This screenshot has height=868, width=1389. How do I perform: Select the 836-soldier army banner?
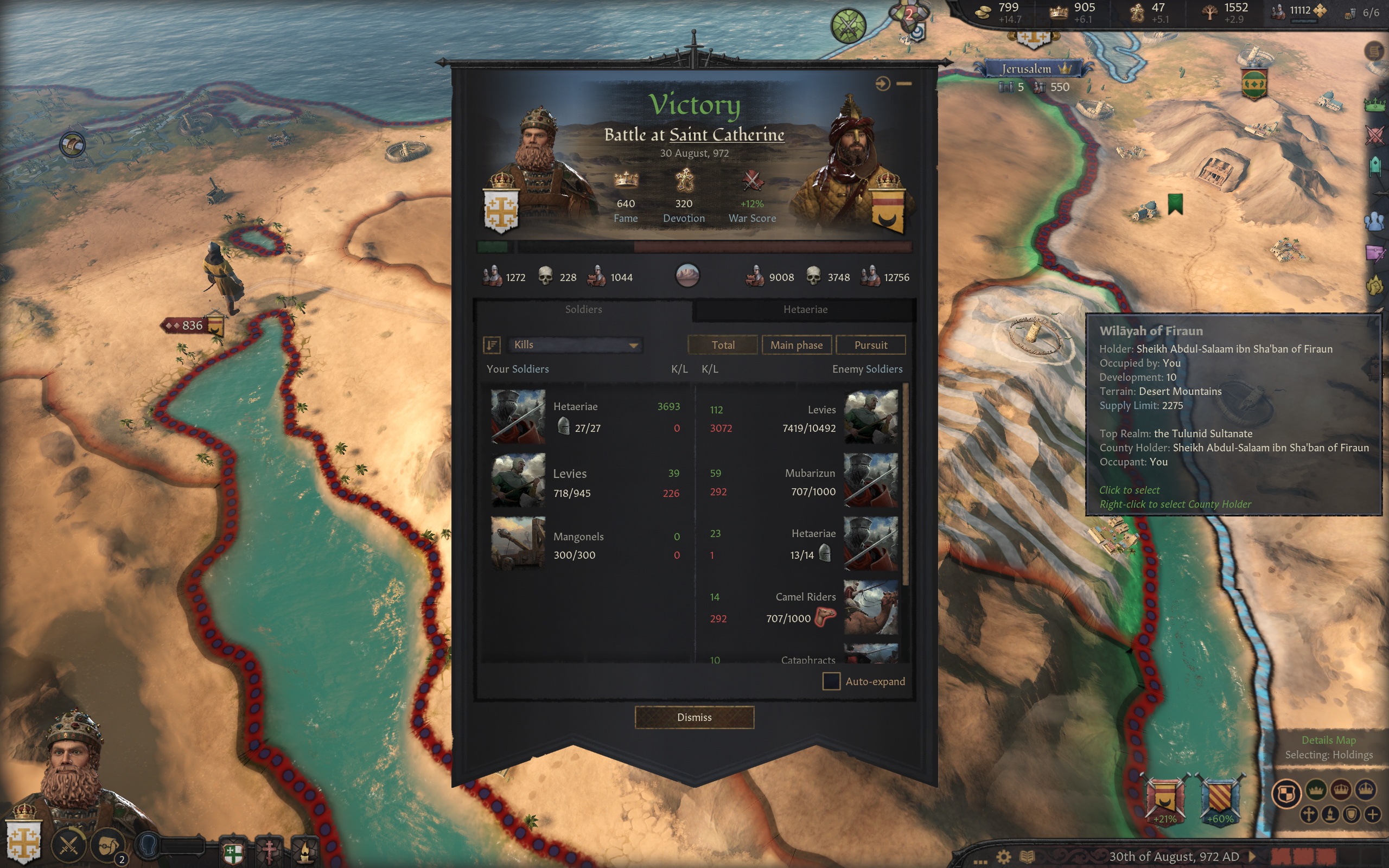[193, 325]
